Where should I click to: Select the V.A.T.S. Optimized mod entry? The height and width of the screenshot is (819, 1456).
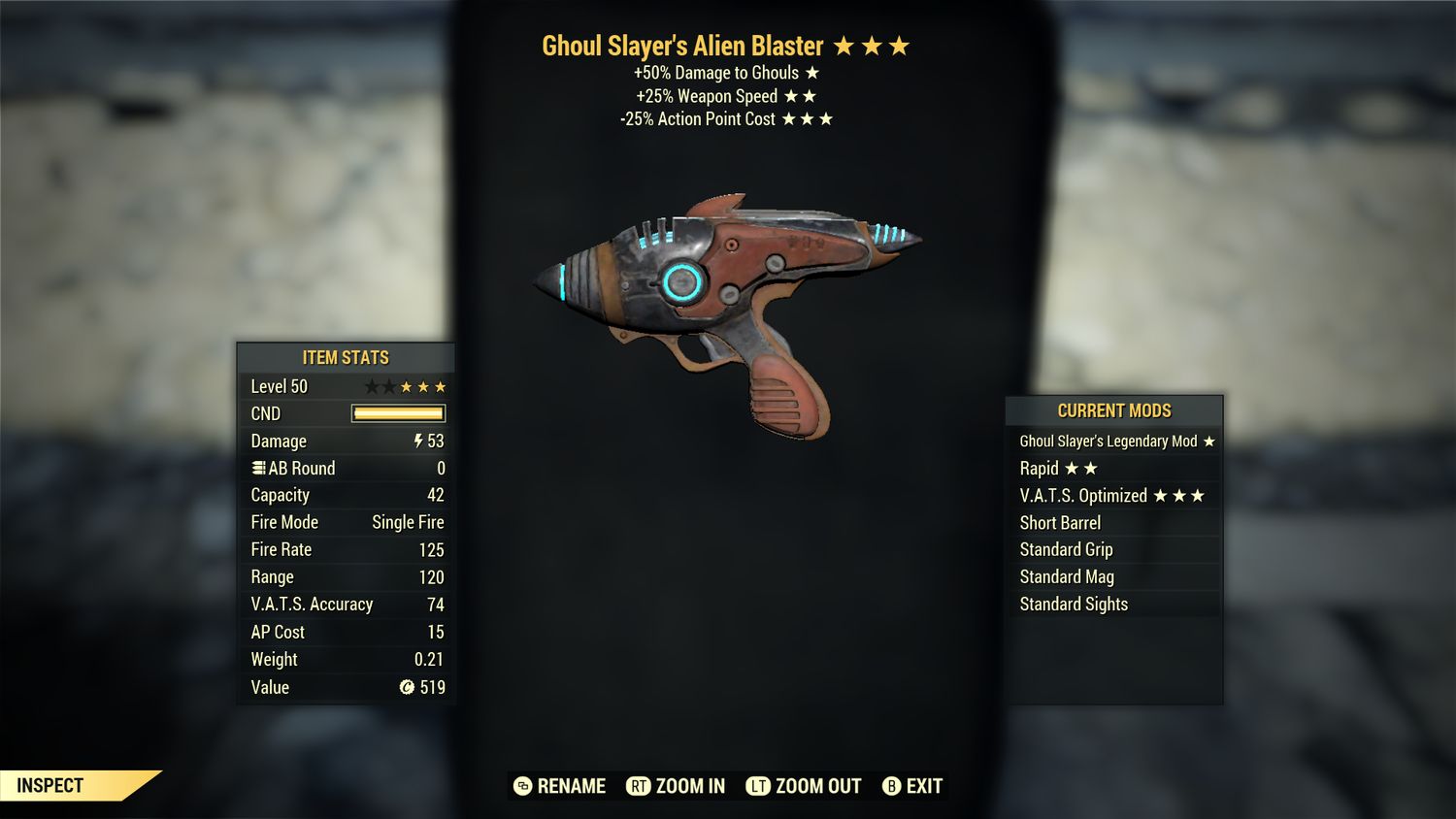click(1084, 495)
